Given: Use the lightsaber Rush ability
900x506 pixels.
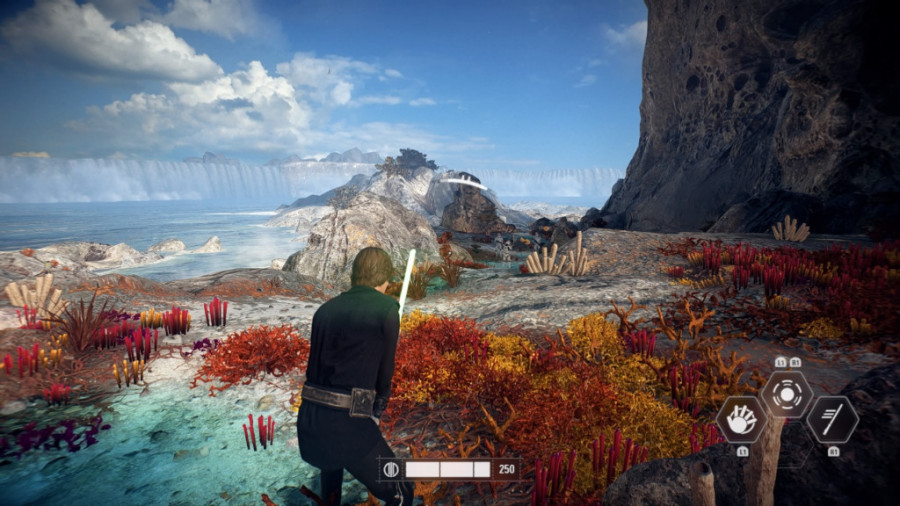Looking at the screenshot, I should click(x=832, y=419).
